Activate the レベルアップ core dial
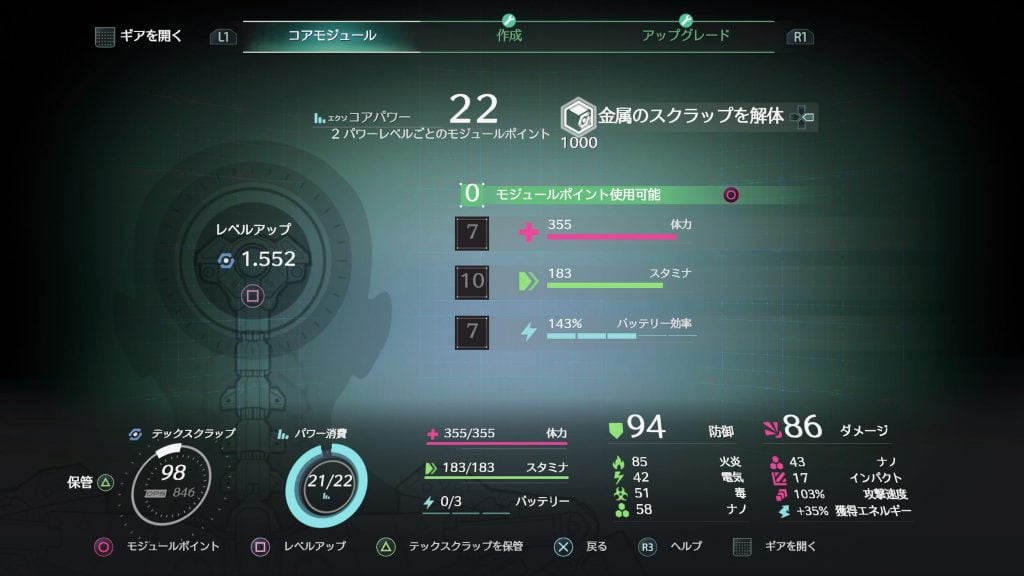Image resolution: width=1024 pixels, height=576 pixels. [255, 259]
